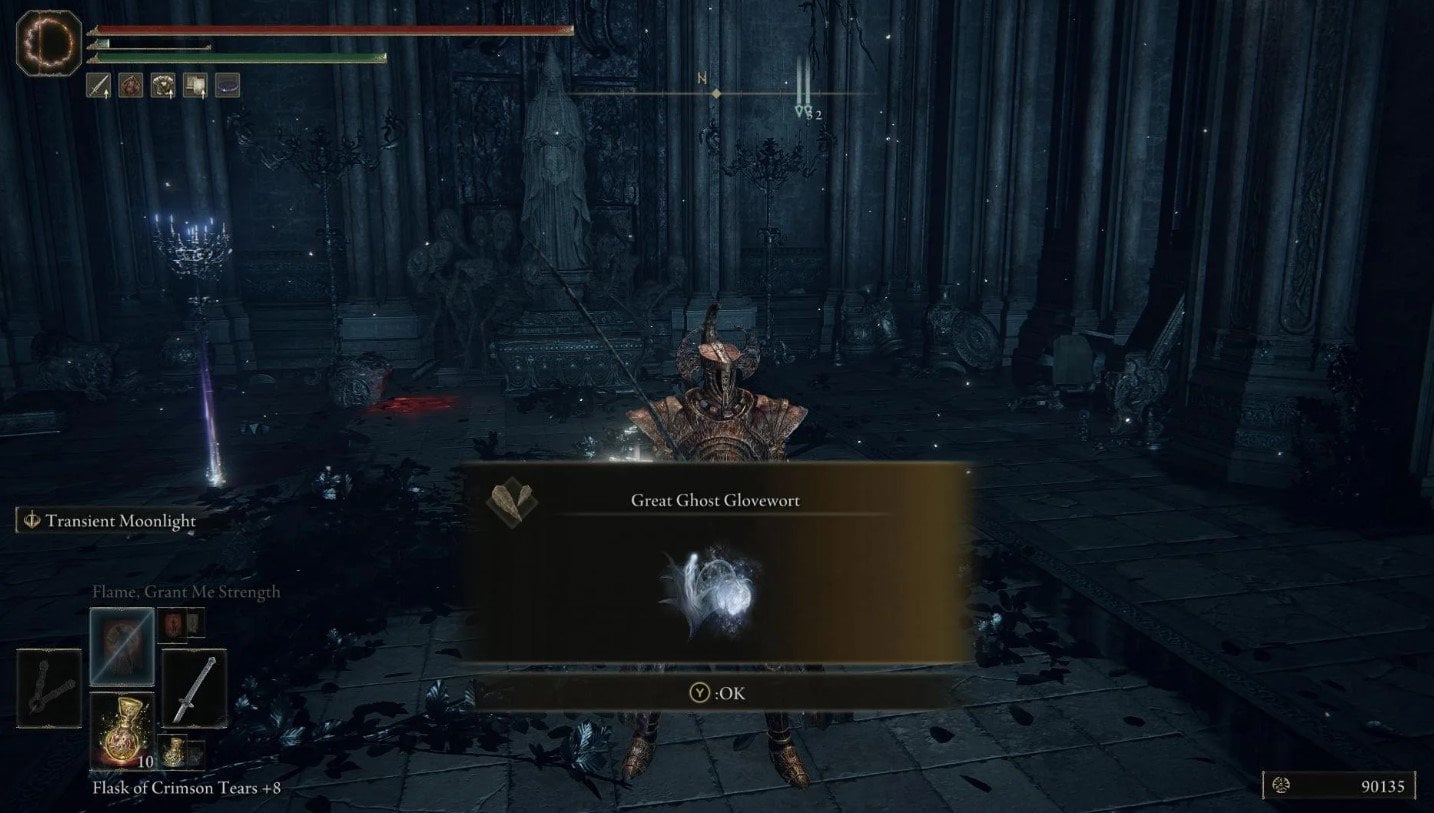Select the right-hand sword weapon slot
Viewport: 1434px width, 813px height.
(x=194, y=687)
